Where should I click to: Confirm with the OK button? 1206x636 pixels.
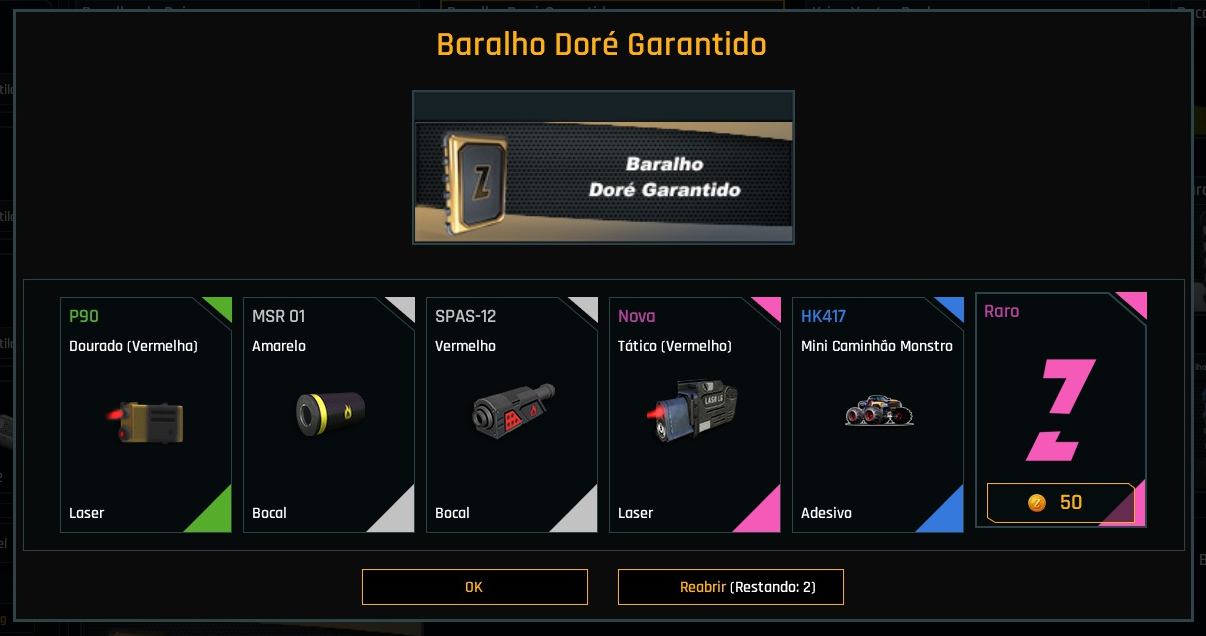(x=474, y=587)
